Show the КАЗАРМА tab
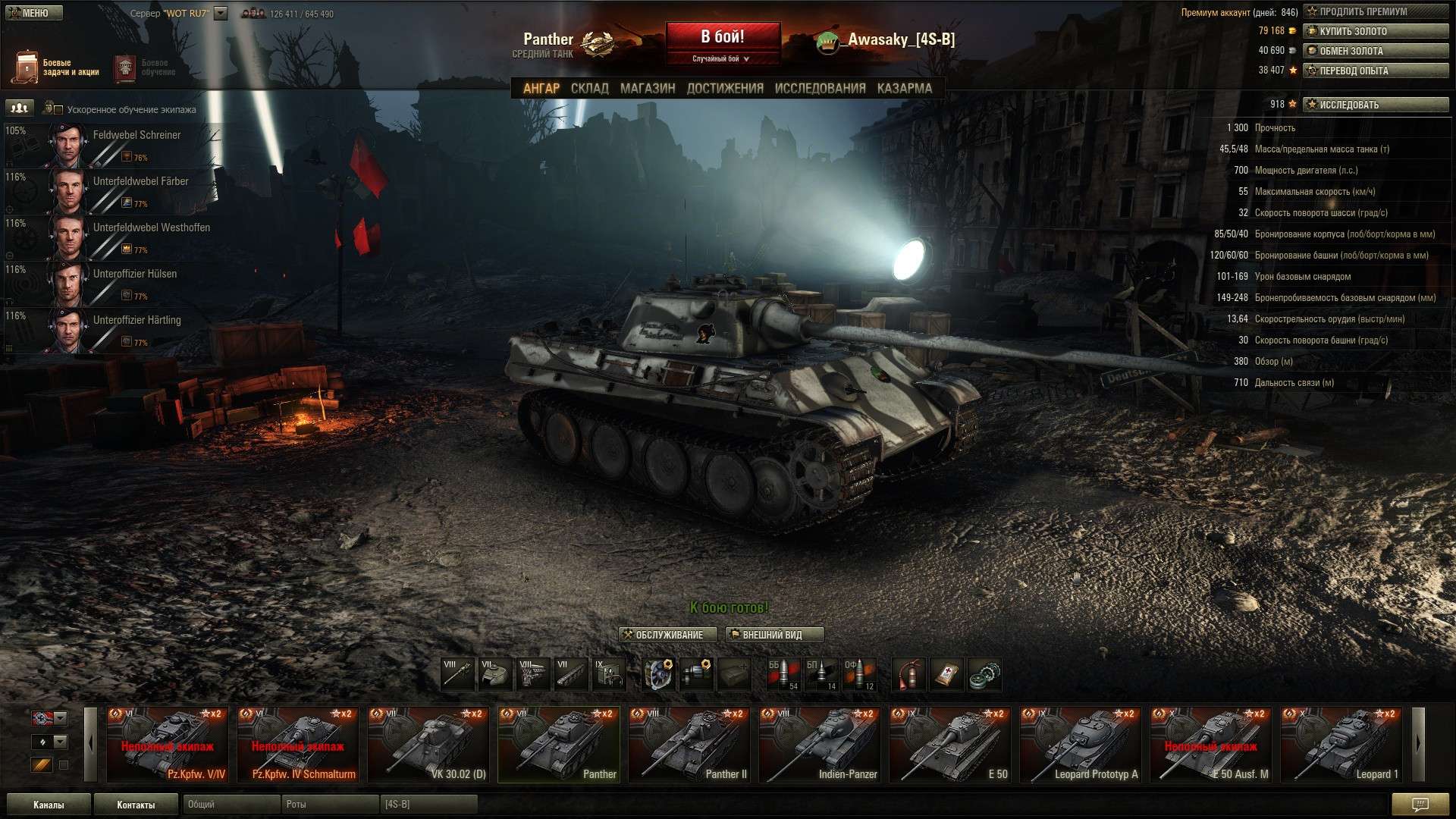Screen dimensions: 1456x819 click(904, 88)
